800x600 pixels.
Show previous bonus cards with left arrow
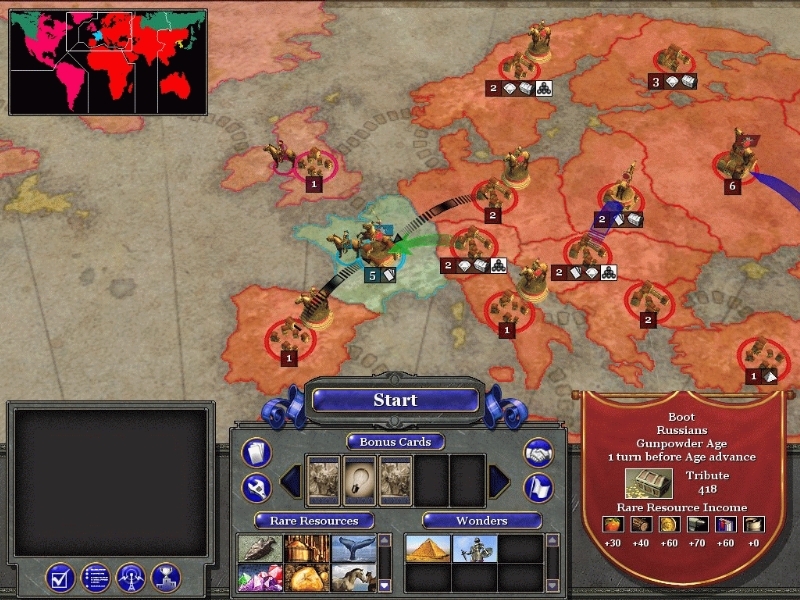pyautogui.click(x=290, y=481)
